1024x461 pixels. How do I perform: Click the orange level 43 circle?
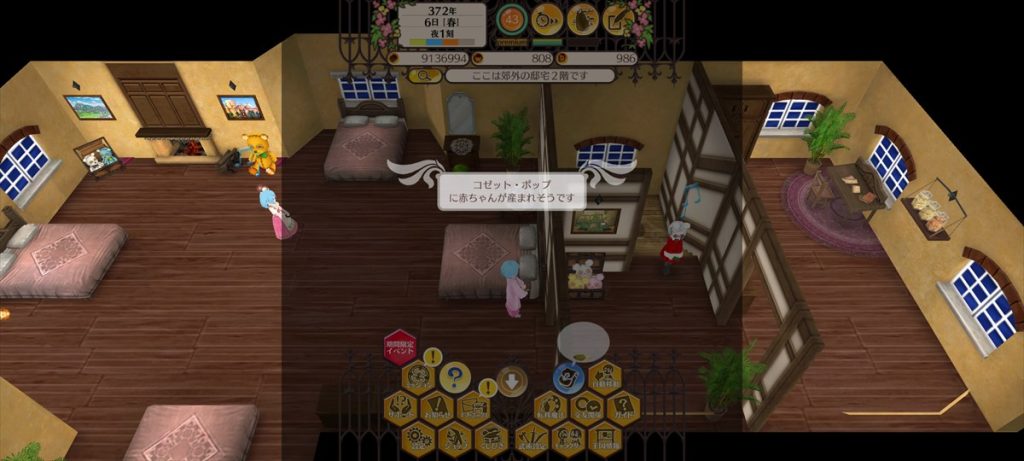pyautogui.click(x=511, y=18)
